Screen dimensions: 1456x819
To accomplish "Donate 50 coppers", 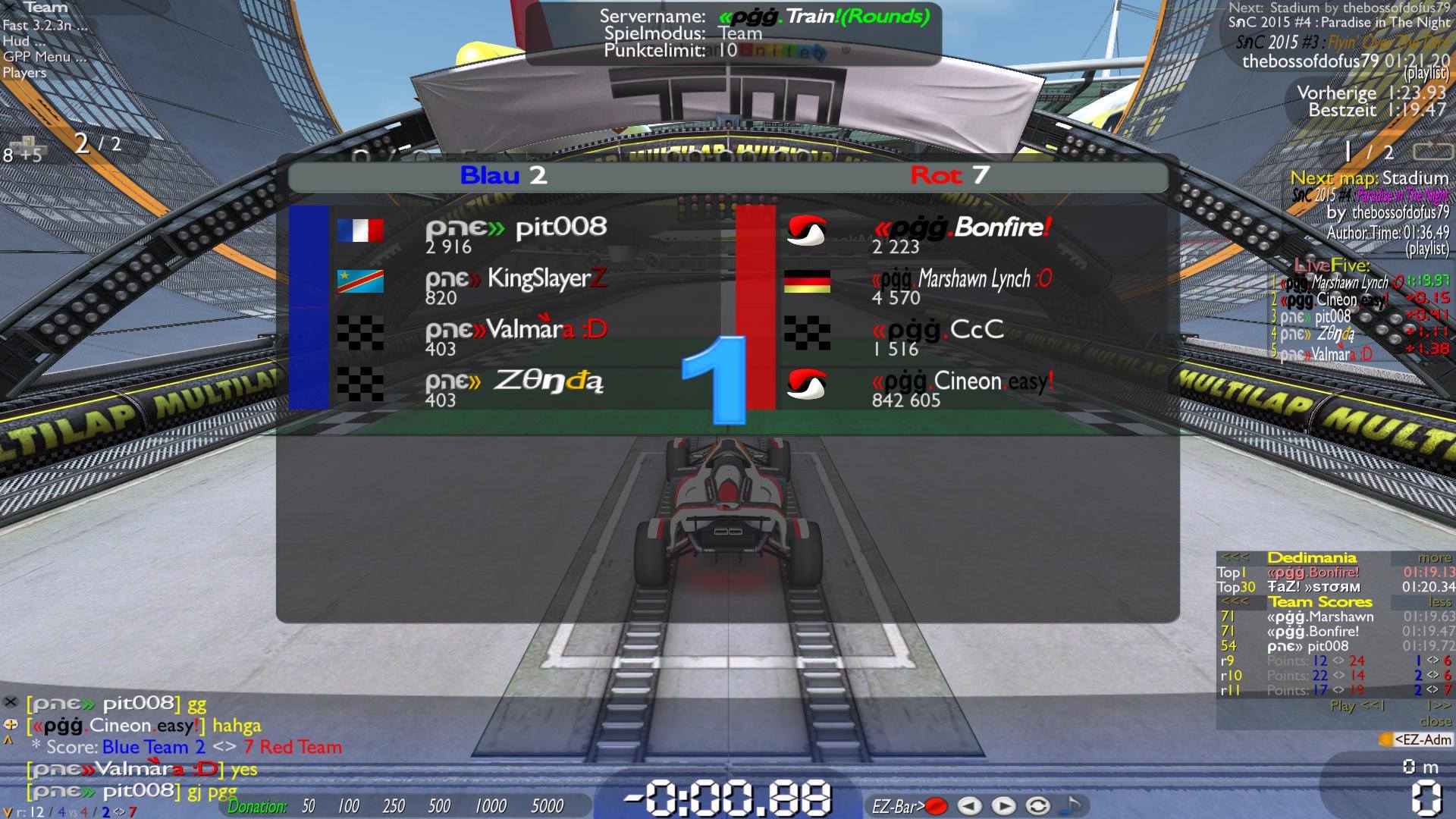I will coord(309,806).
